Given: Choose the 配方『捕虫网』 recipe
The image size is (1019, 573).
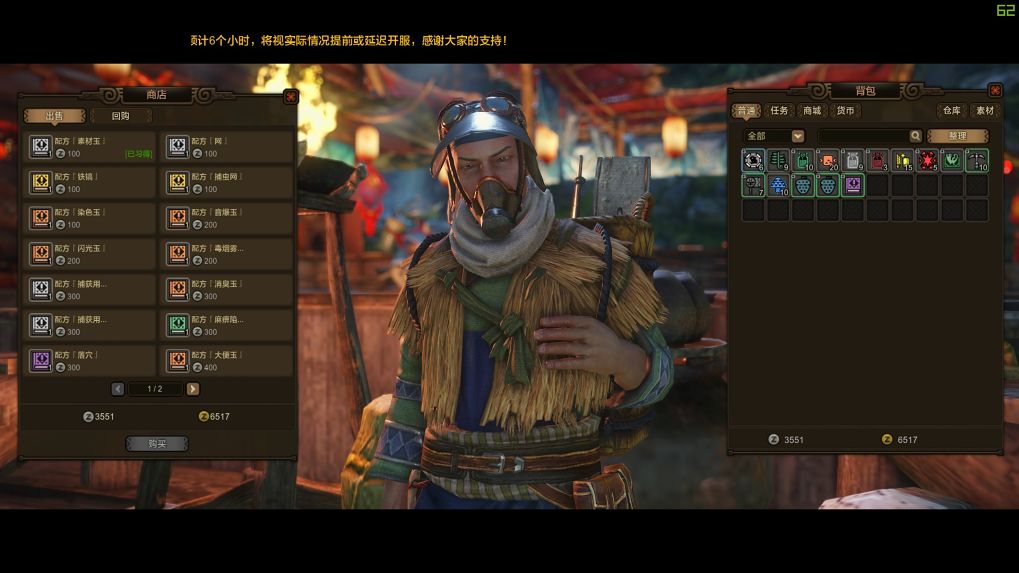Looking at the screenshot, I should point(227,183).
